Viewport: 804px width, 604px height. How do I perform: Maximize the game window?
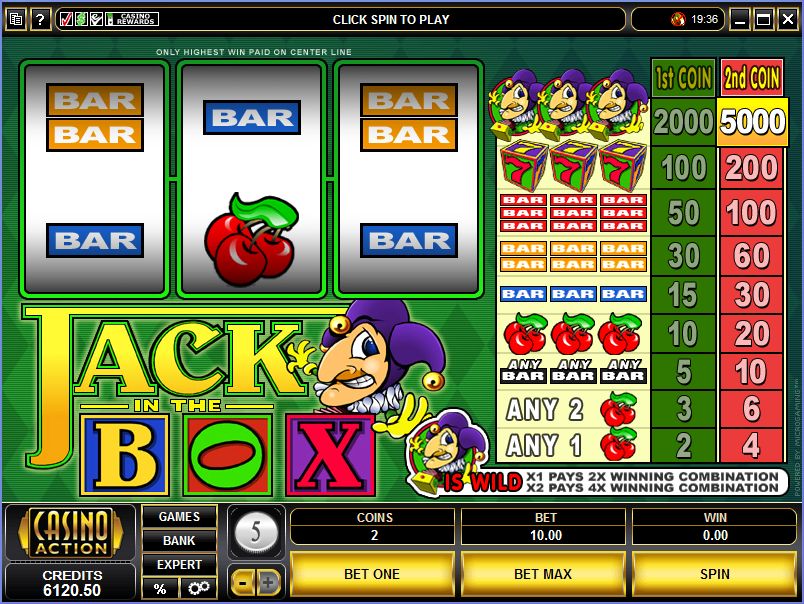[764, 19]
